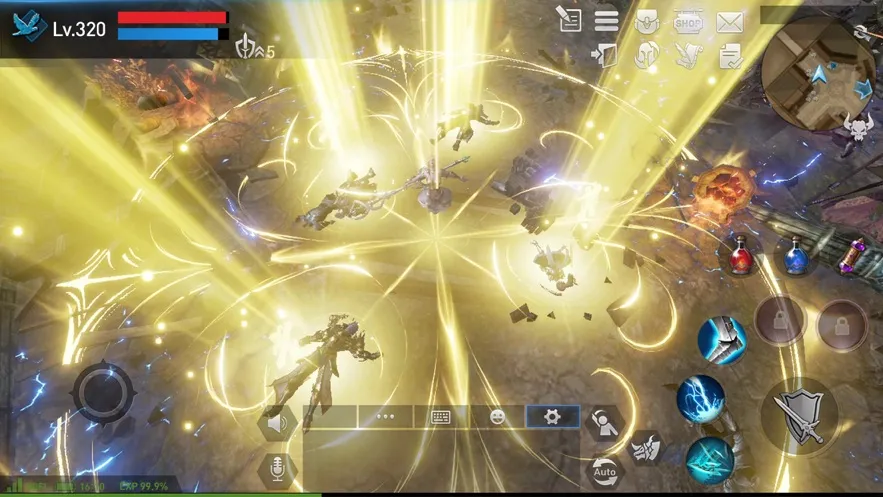
Task: Use the purple scroll item
Action: coord(853,257)
